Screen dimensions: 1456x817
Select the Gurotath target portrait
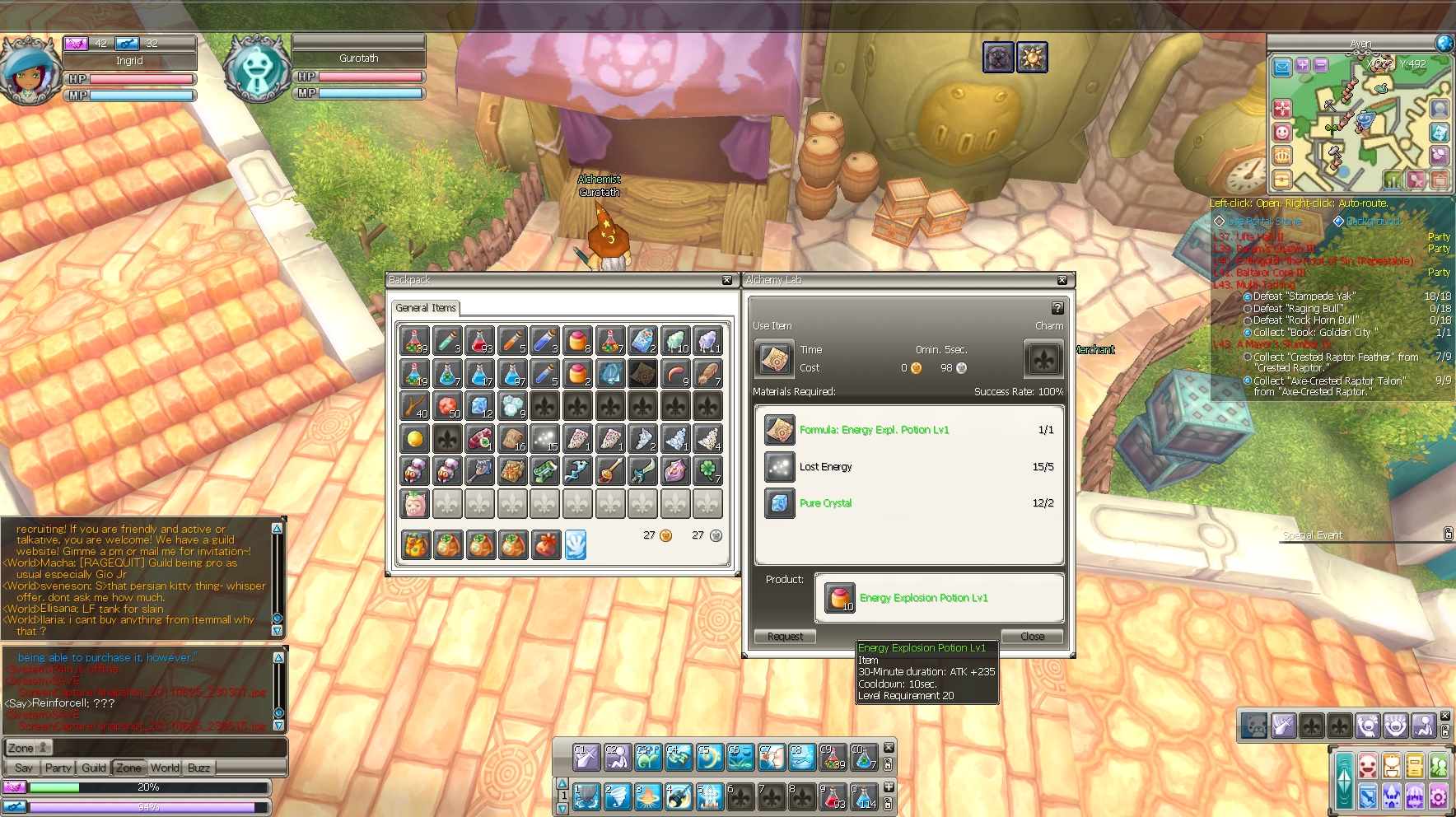pyautogui.click(x=256, y=68)
